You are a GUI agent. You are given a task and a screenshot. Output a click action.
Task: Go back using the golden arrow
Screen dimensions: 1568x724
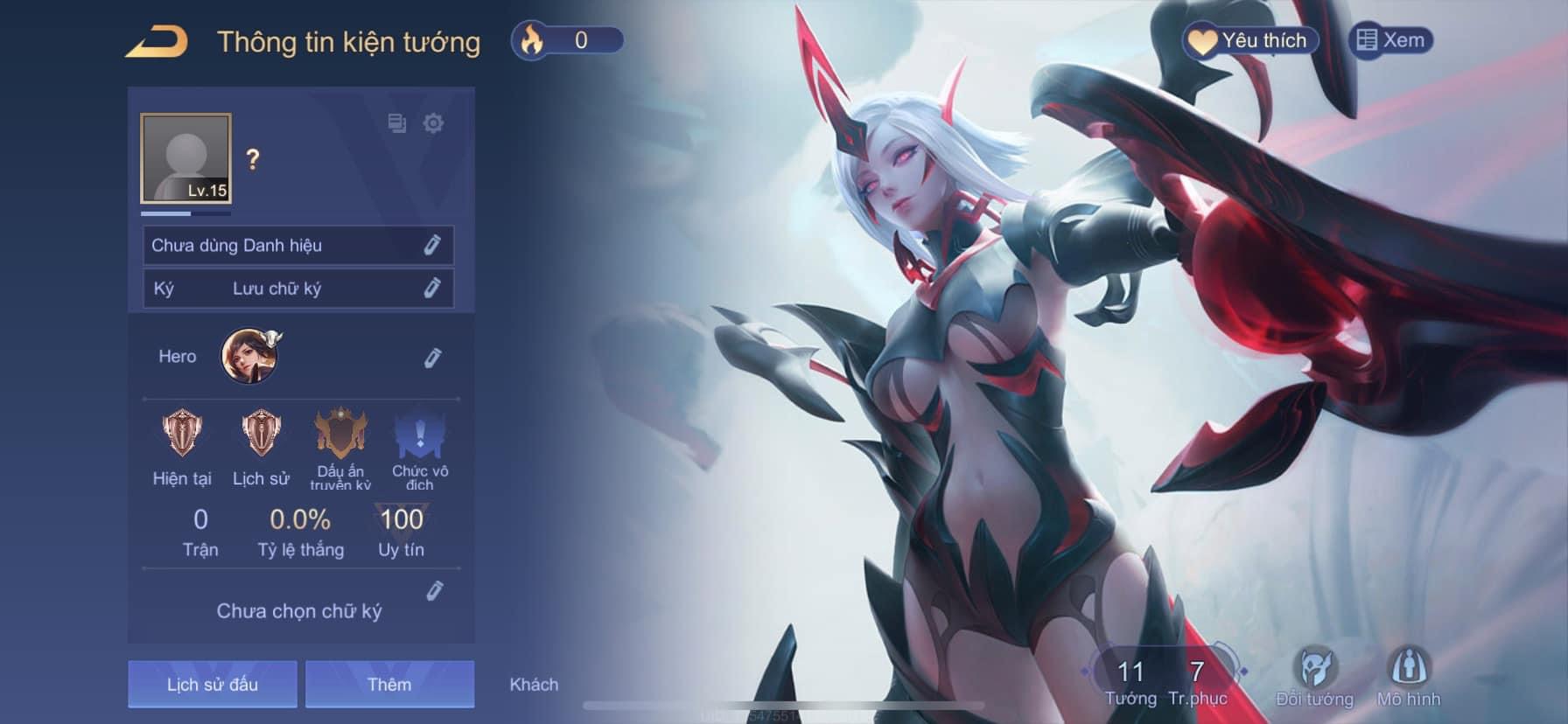tap(157, 42)
